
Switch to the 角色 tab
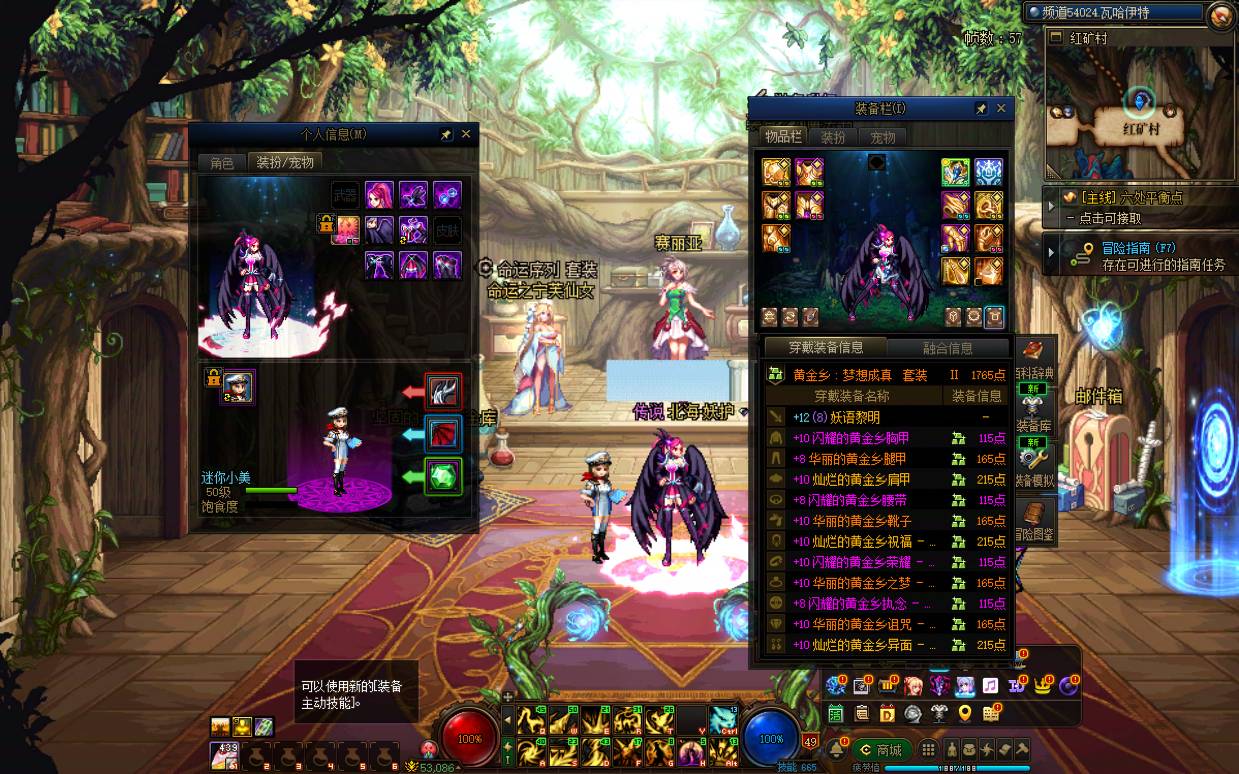221,162
